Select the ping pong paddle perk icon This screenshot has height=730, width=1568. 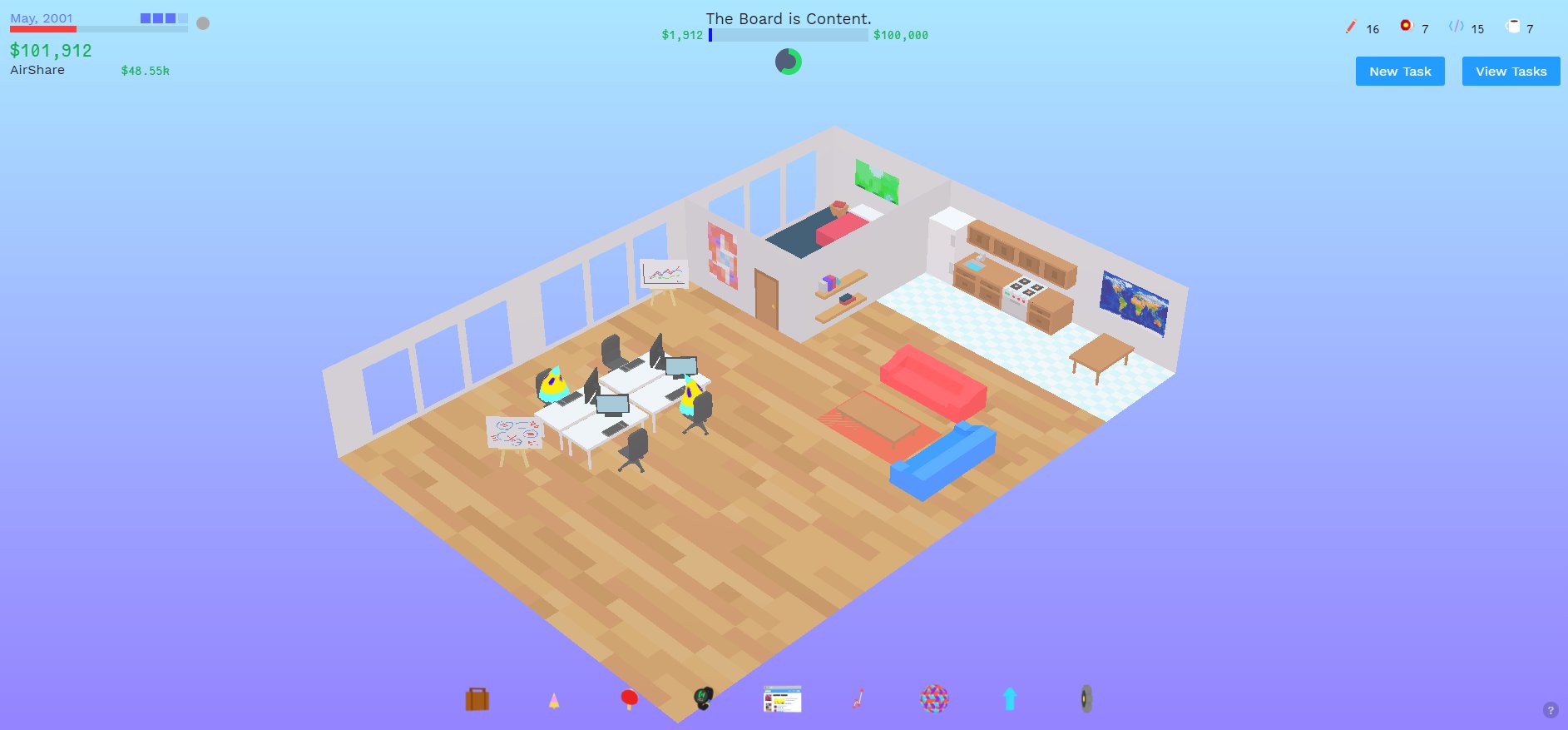629,699
